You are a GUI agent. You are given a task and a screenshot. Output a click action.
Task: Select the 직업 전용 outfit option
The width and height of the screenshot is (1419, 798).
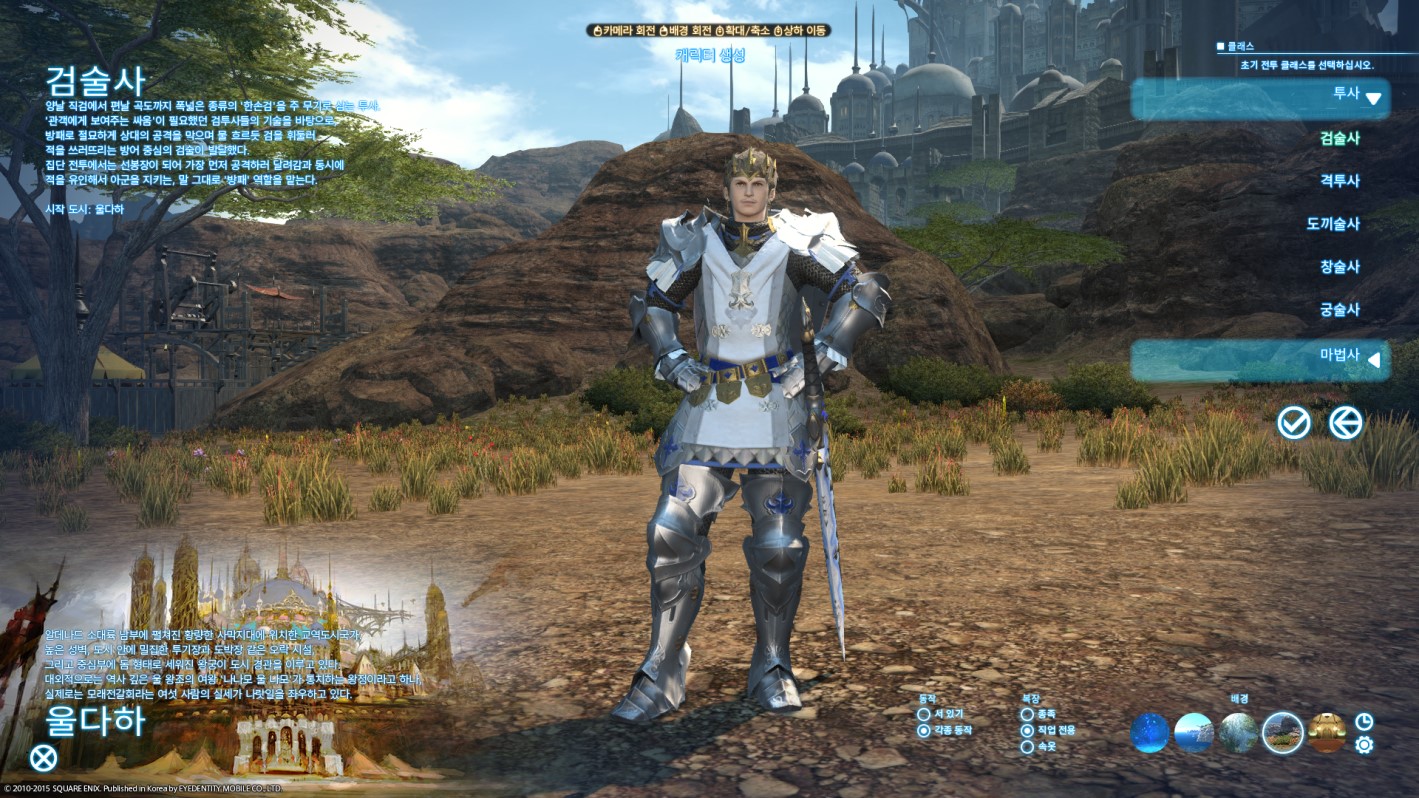1027,731
